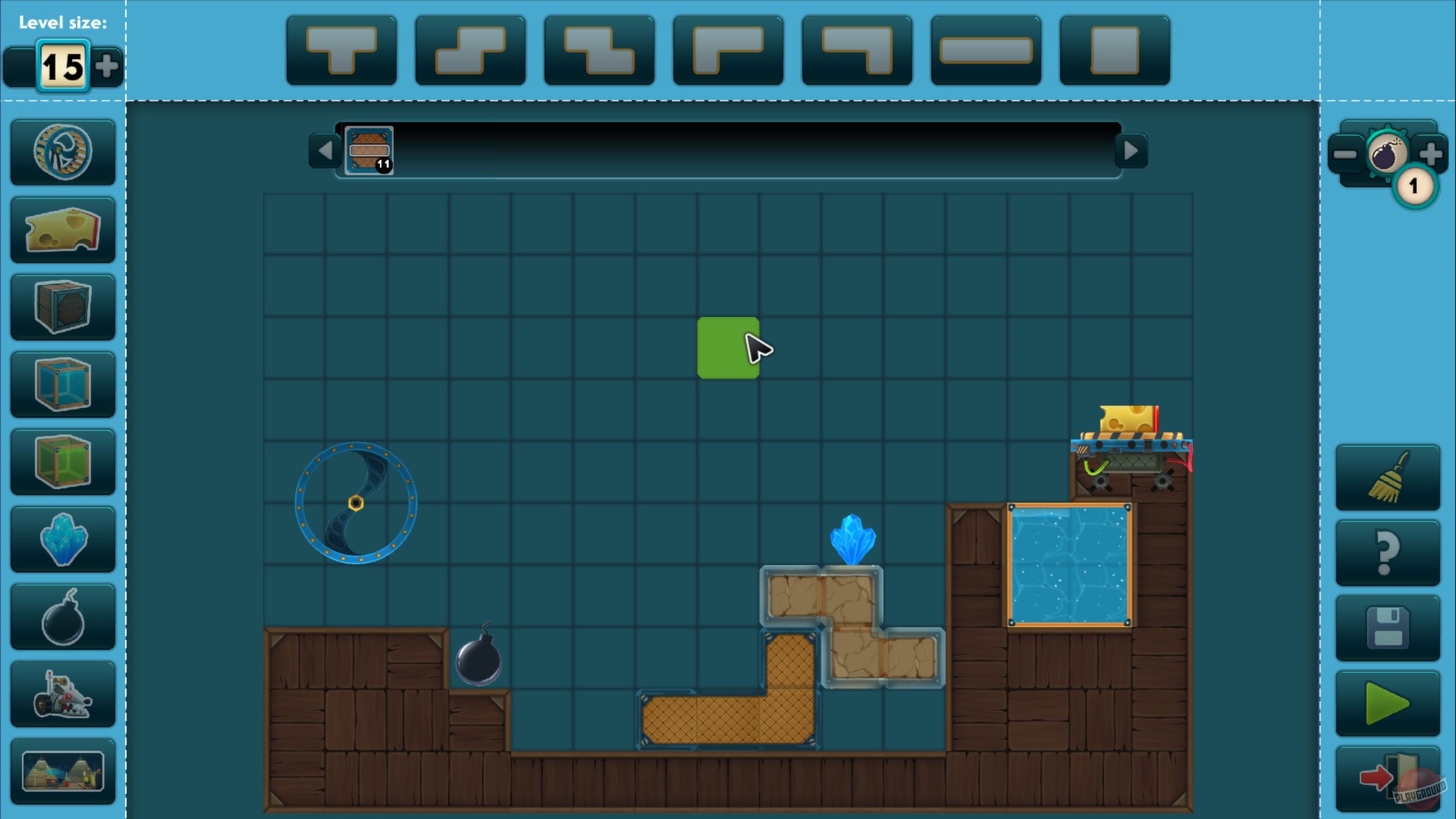Select the bomb element tool

63,617
